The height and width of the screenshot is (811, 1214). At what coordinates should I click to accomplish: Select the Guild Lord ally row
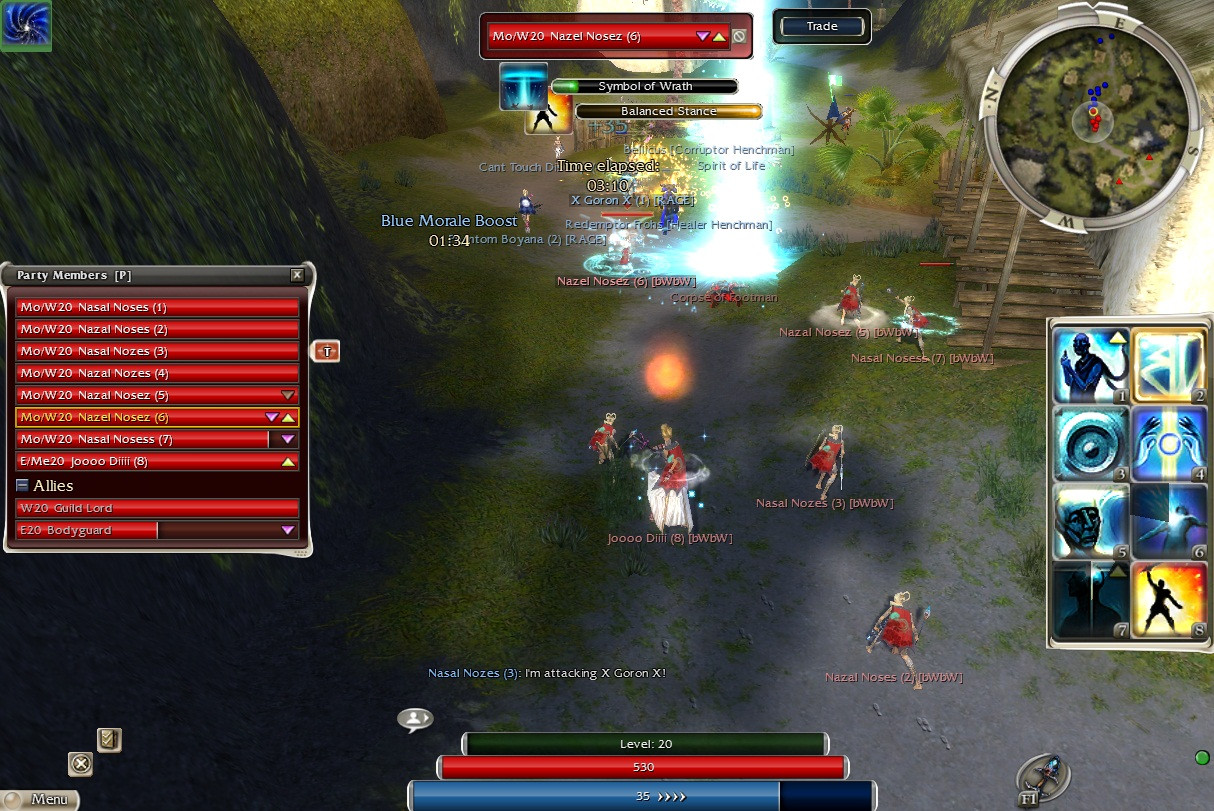click(x=157, y=508)
